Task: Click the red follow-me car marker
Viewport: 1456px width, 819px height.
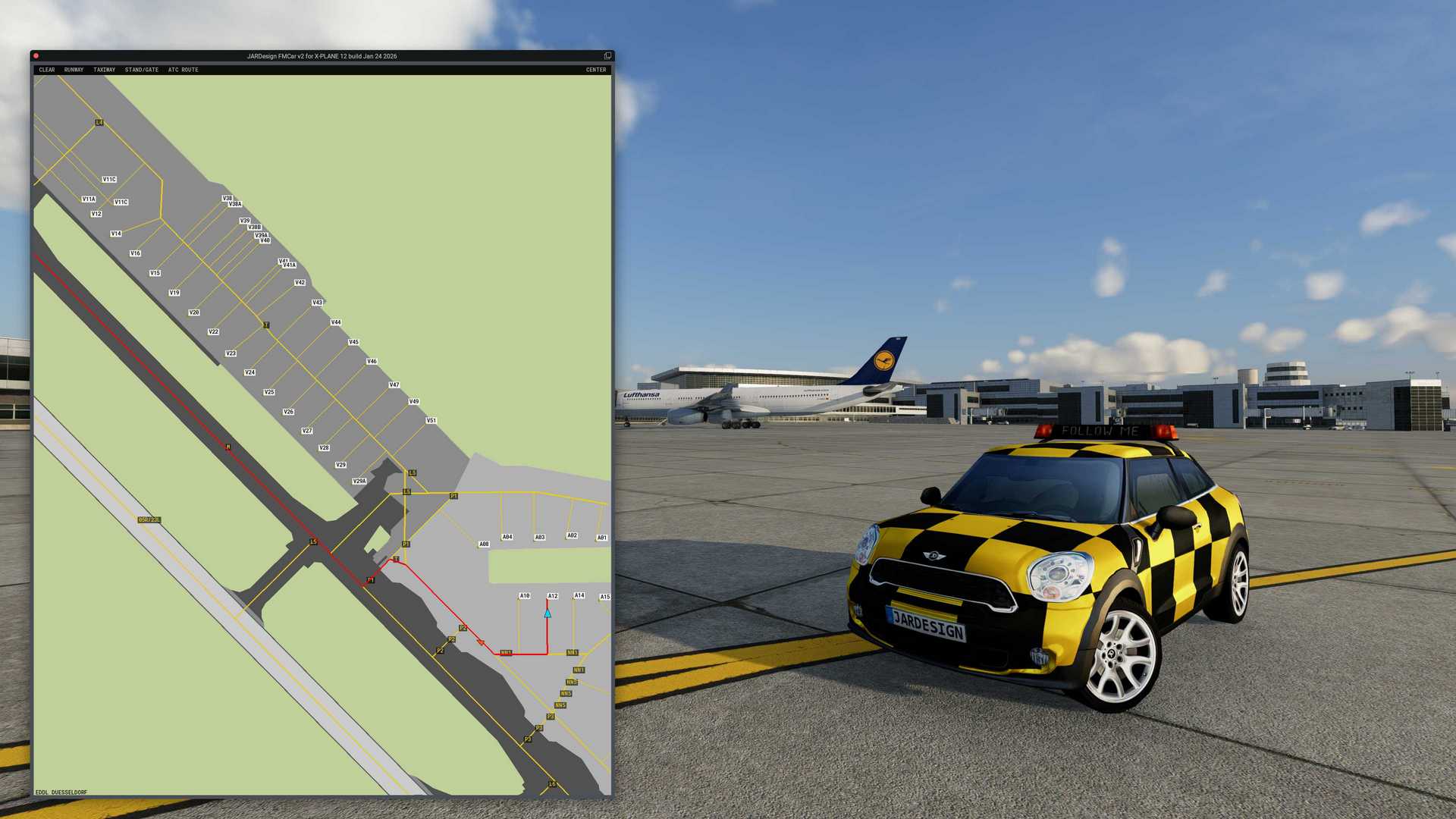Action: pos(481,643)
